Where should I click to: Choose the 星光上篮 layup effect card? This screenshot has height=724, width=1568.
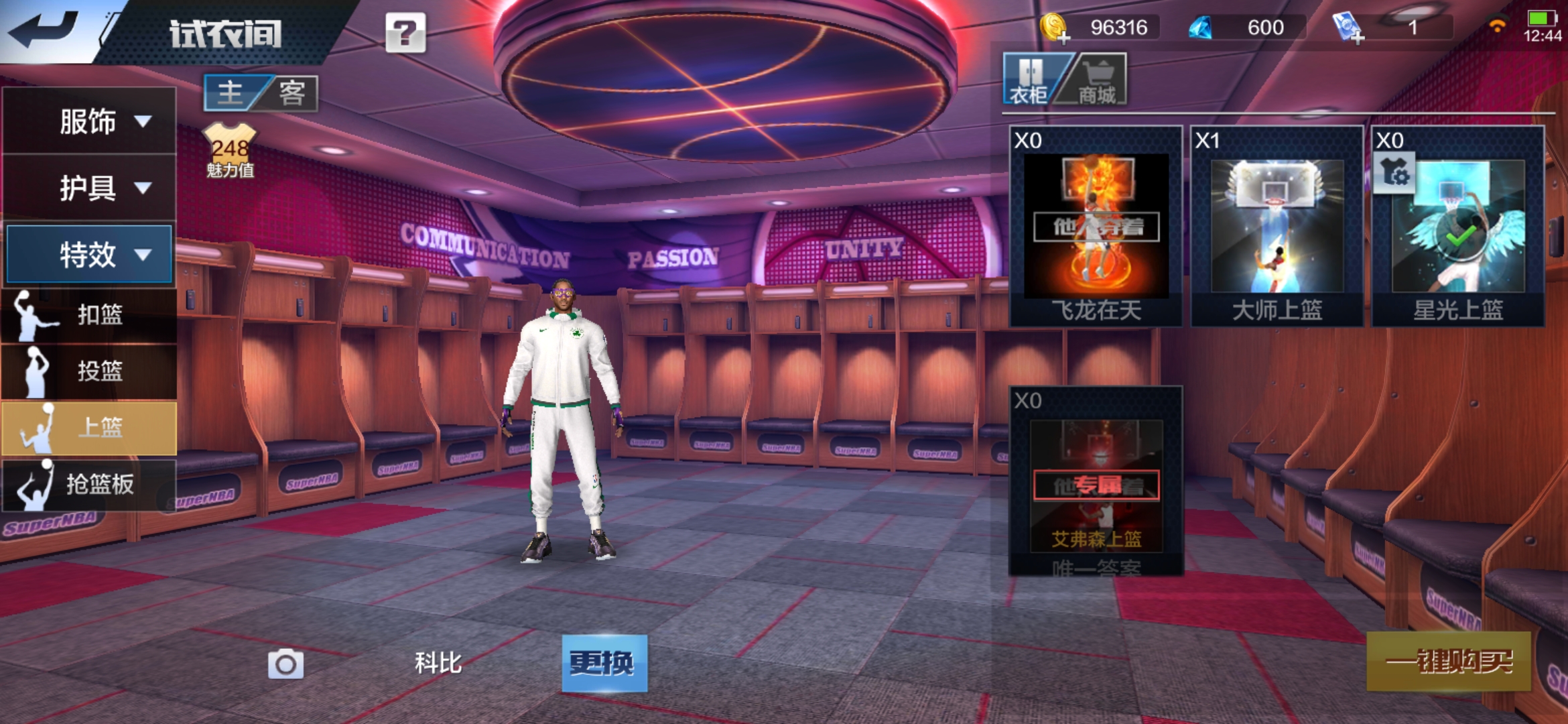click(x=1457, y=227)
